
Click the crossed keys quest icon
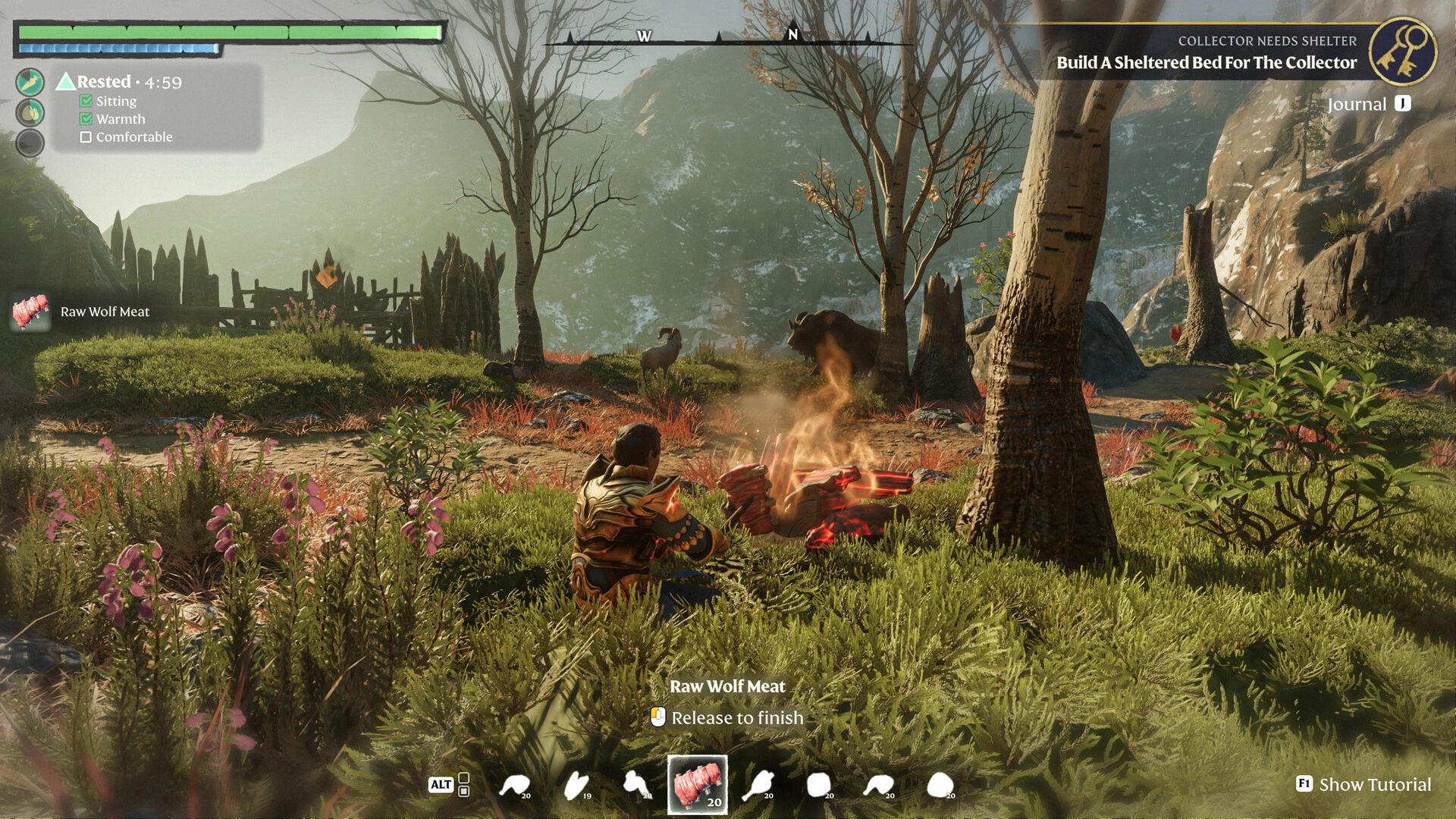tap(1402, 52)
